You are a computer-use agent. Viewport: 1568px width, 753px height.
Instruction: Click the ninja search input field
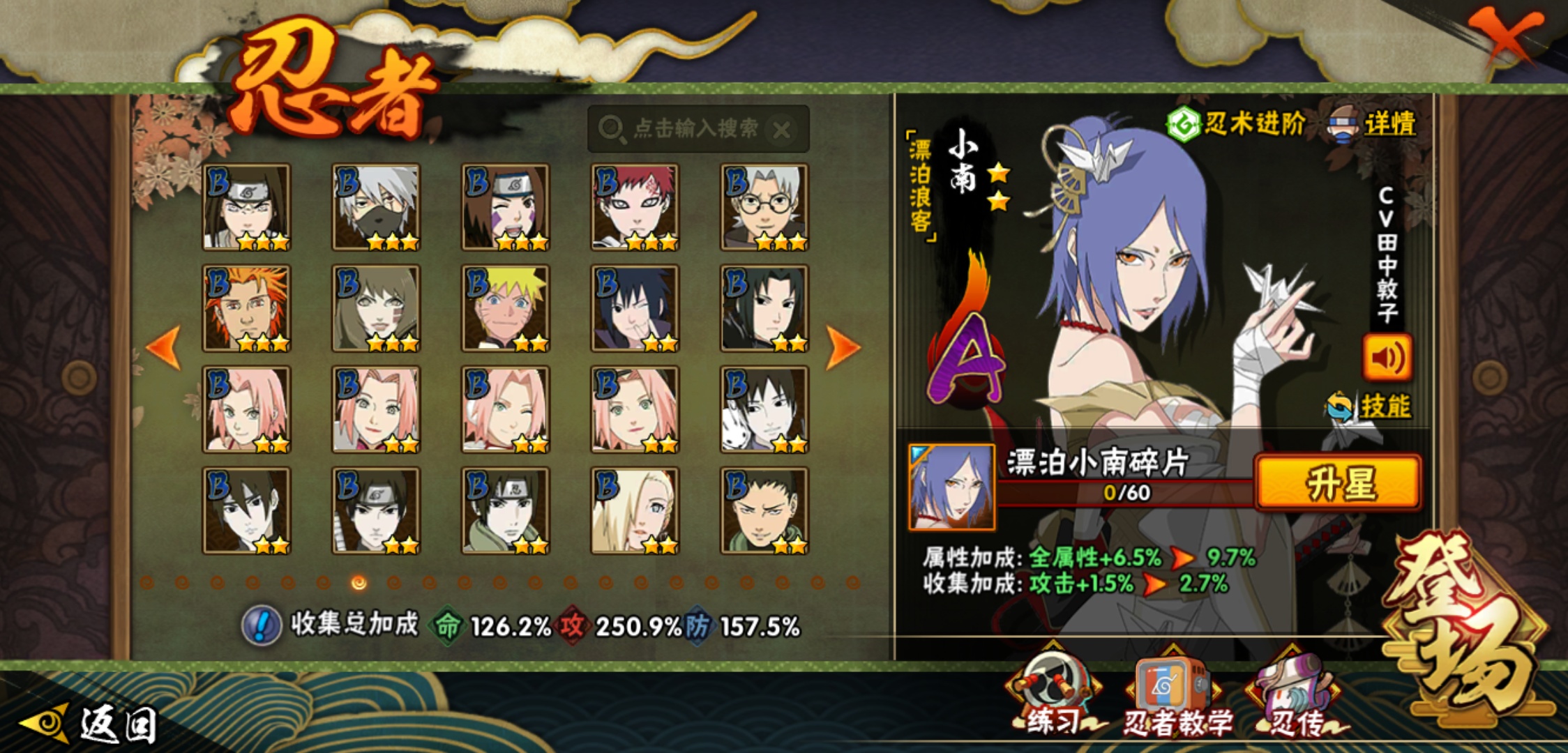coord(691,129)
